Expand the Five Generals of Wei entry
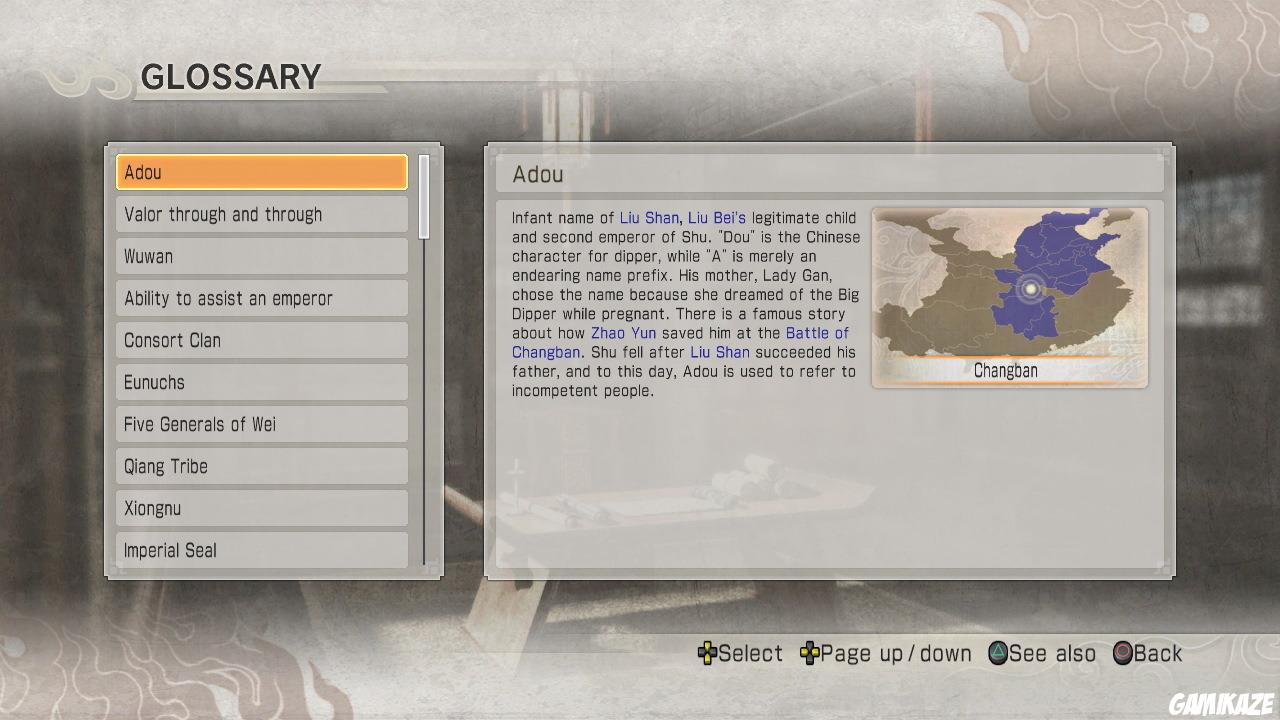 point(261,424)
